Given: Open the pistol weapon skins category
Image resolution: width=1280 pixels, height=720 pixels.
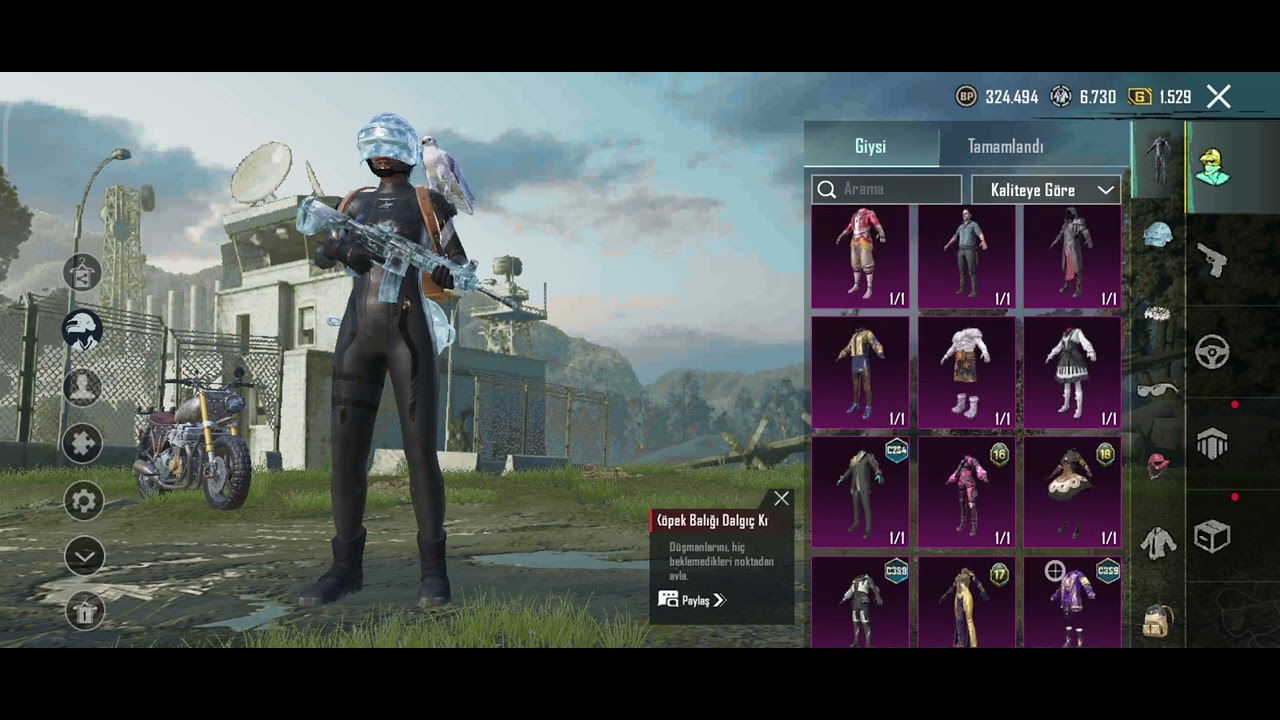Looking at the screenshot, I should tap(1212, 260).
